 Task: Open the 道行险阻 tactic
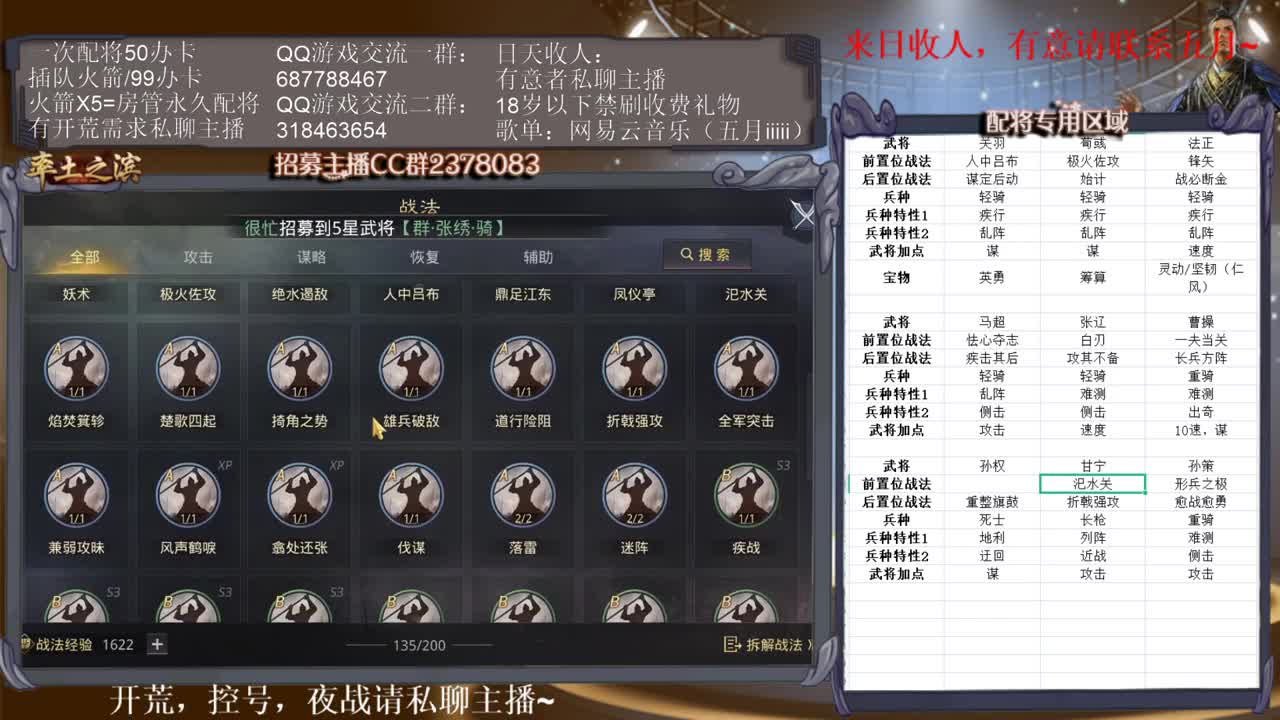tap(522, 372)
